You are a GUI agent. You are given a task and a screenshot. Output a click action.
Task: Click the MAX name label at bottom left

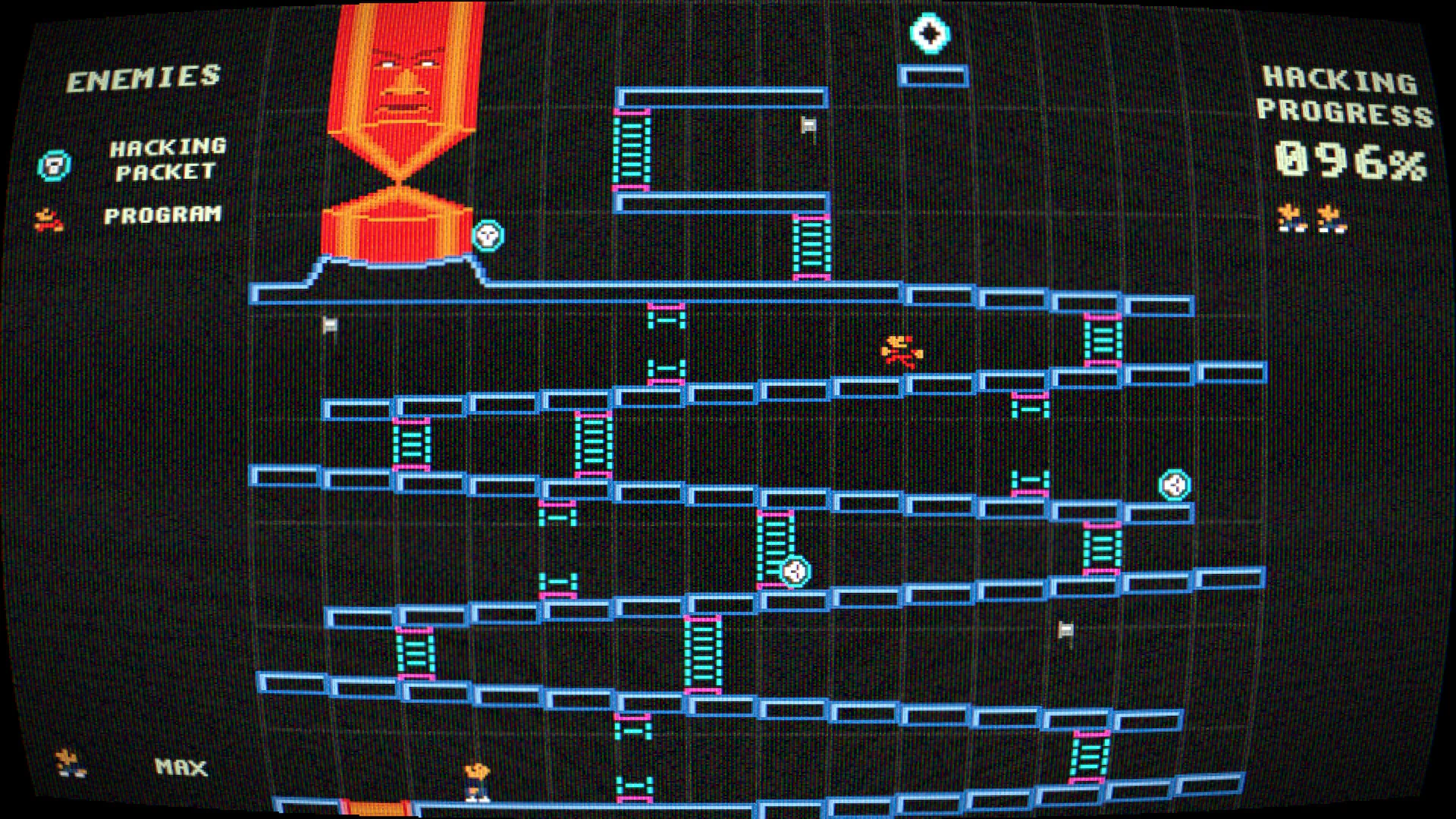[x=182, y=769]
